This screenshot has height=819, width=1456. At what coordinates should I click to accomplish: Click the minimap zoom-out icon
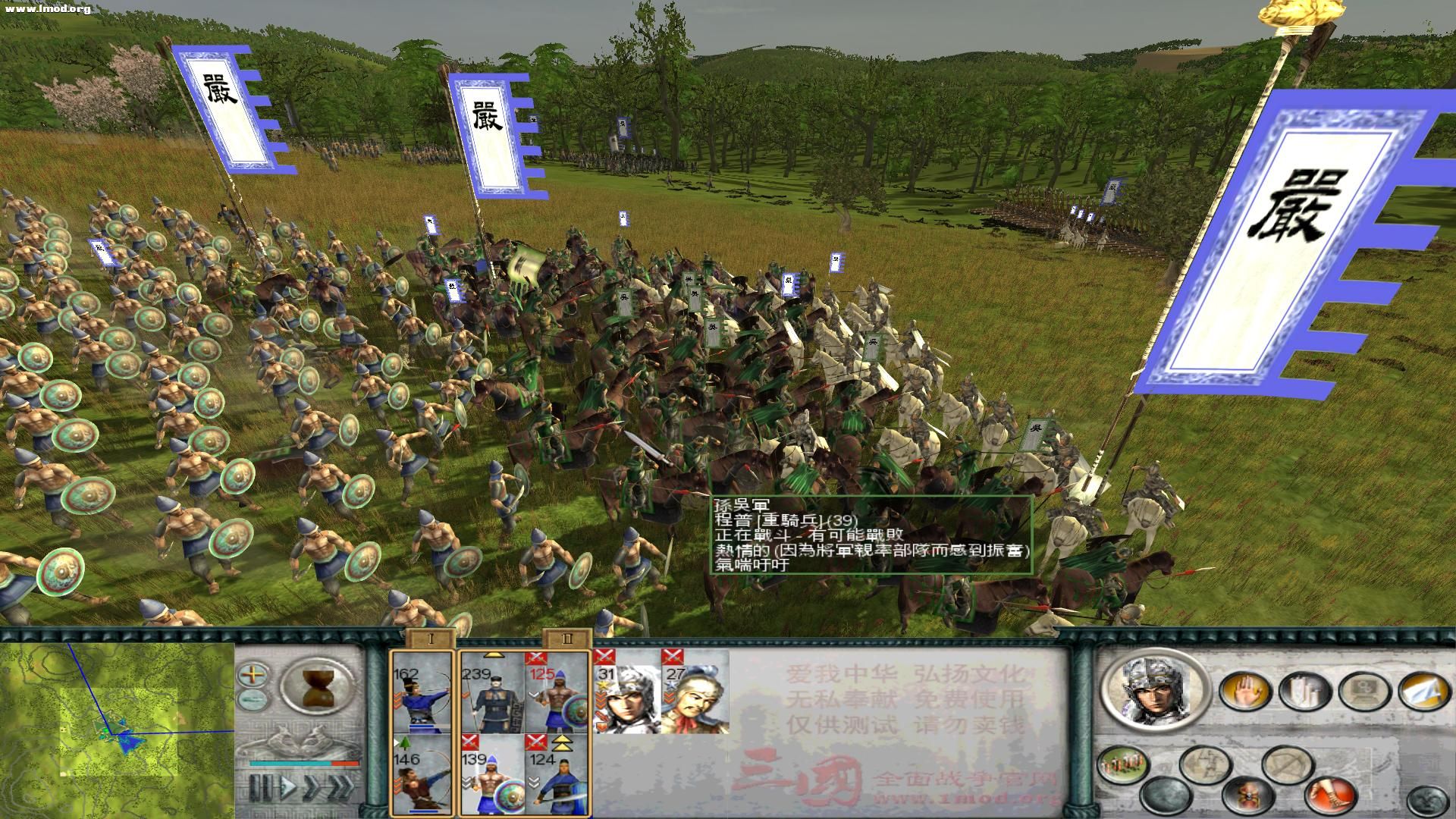tap(253, 700)
